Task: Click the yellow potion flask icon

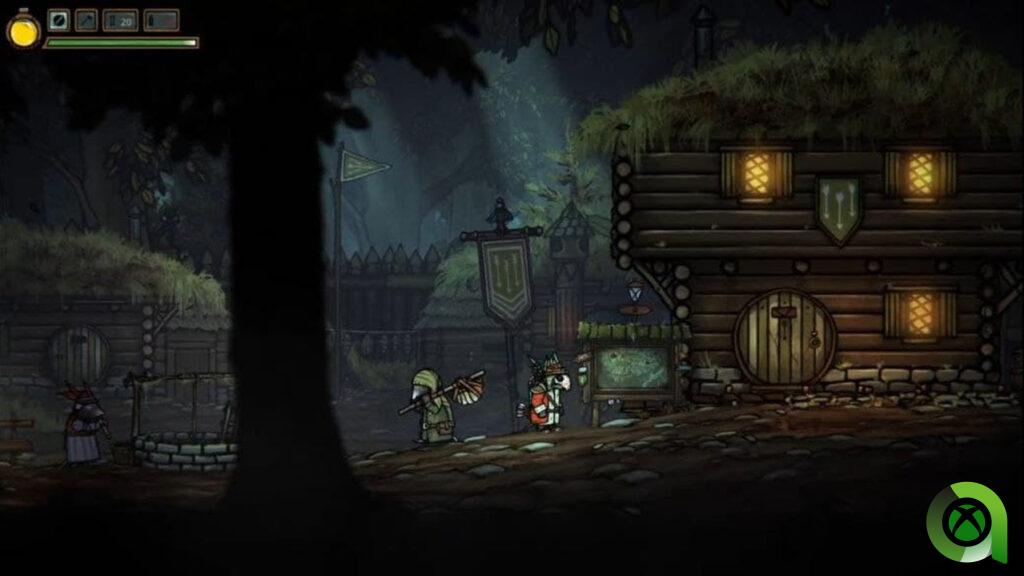Action: [22, 30]
